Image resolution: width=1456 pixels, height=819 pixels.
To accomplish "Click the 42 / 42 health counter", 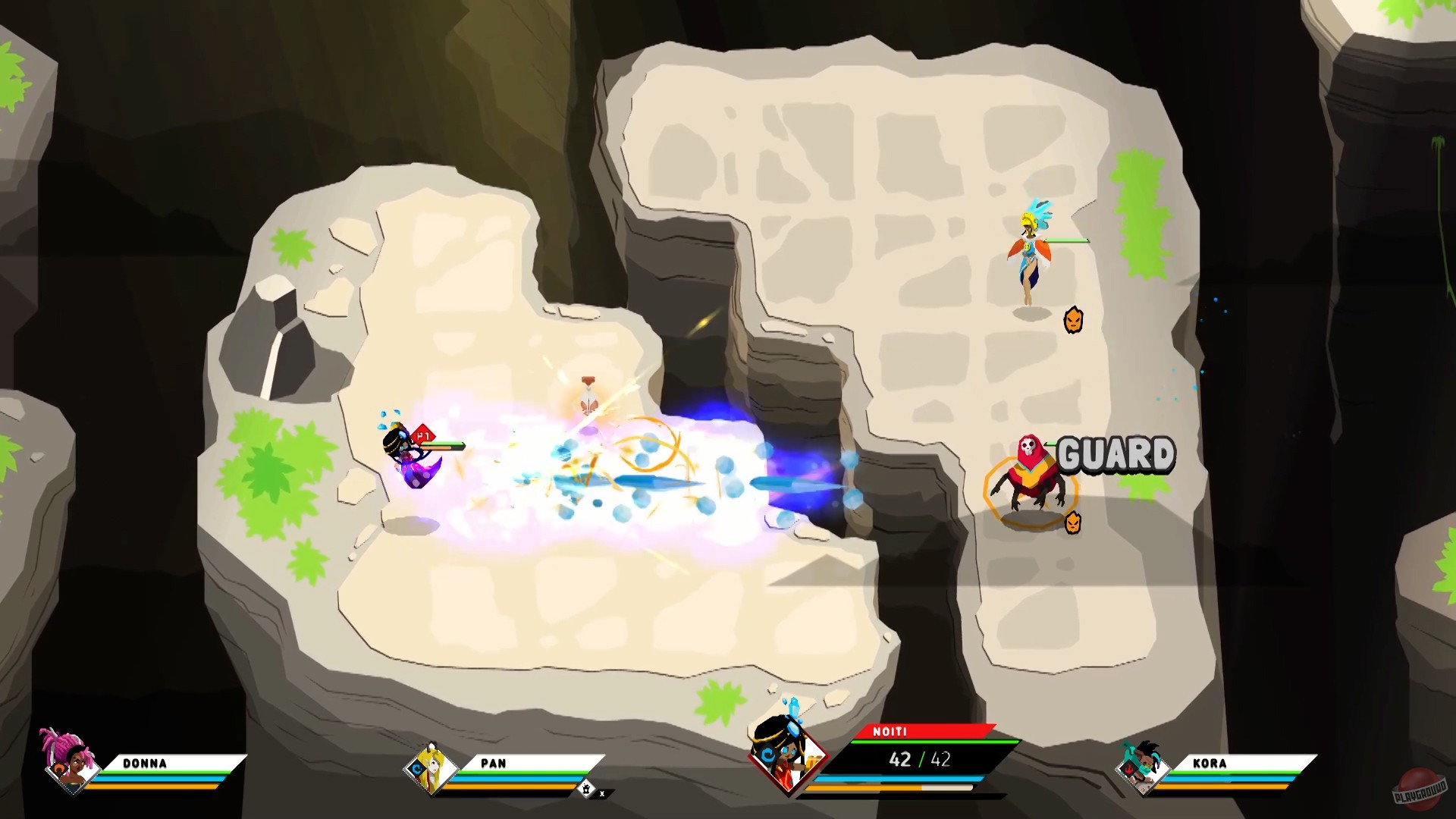I will (x=918, y=759).
